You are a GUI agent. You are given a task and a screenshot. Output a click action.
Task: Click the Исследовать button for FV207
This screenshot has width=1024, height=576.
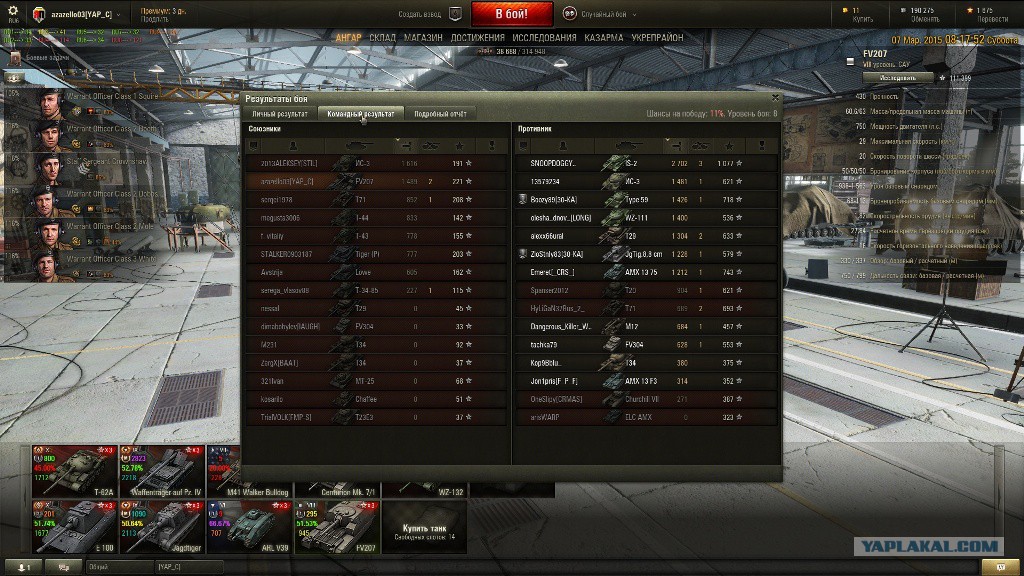coord(897,77)
